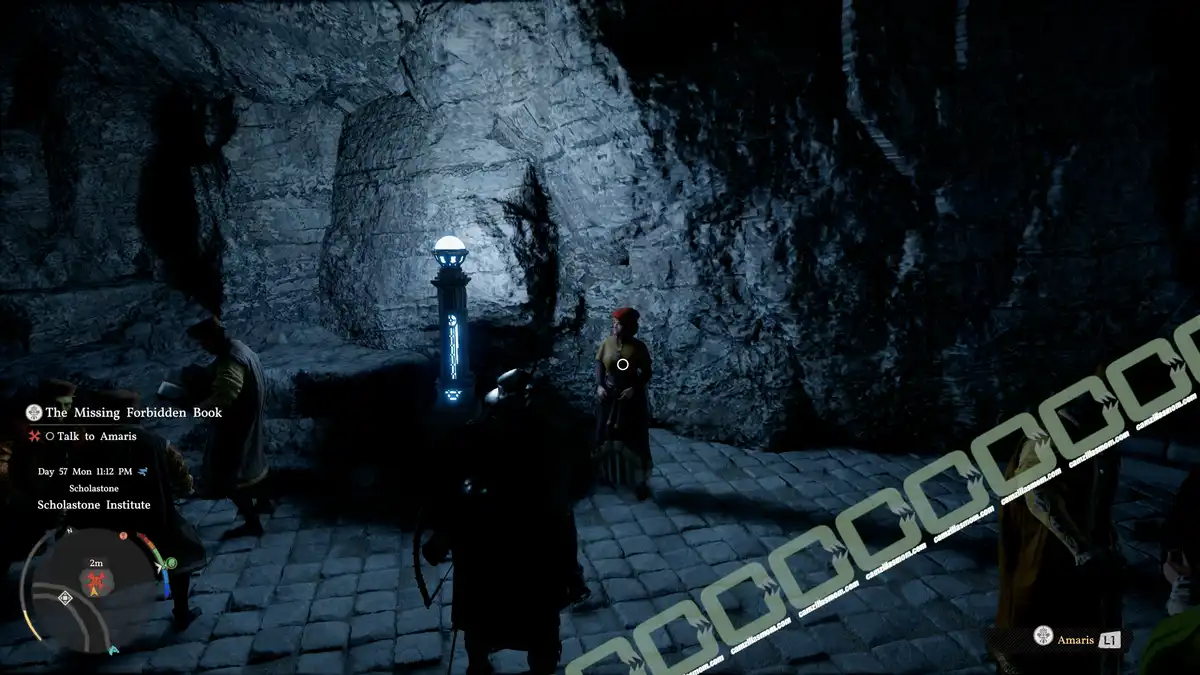Image resolution: width=1200 pixels, height=675 pixels.
Task: Click the red quest marker on minimap
Action: (x=98, y=580)
